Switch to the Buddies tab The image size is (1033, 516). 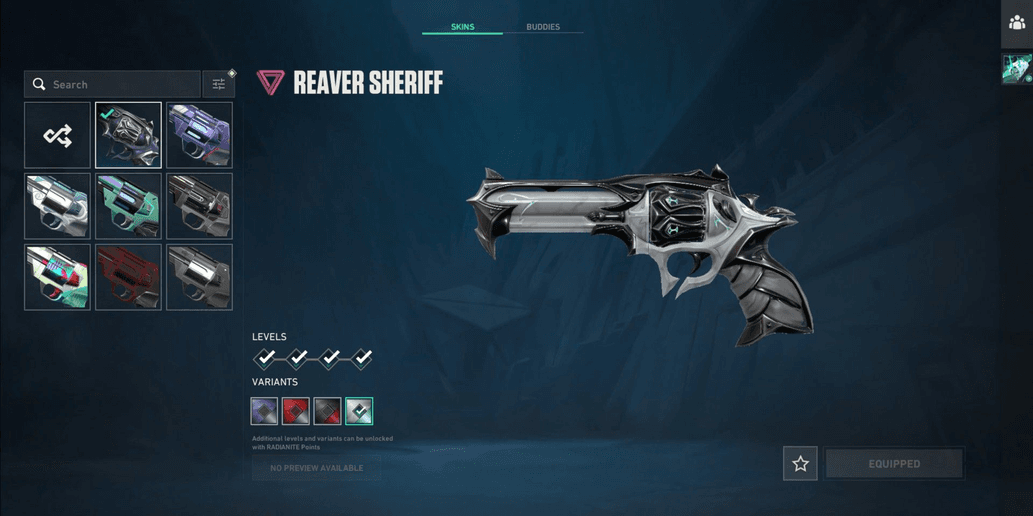point(543,27)
